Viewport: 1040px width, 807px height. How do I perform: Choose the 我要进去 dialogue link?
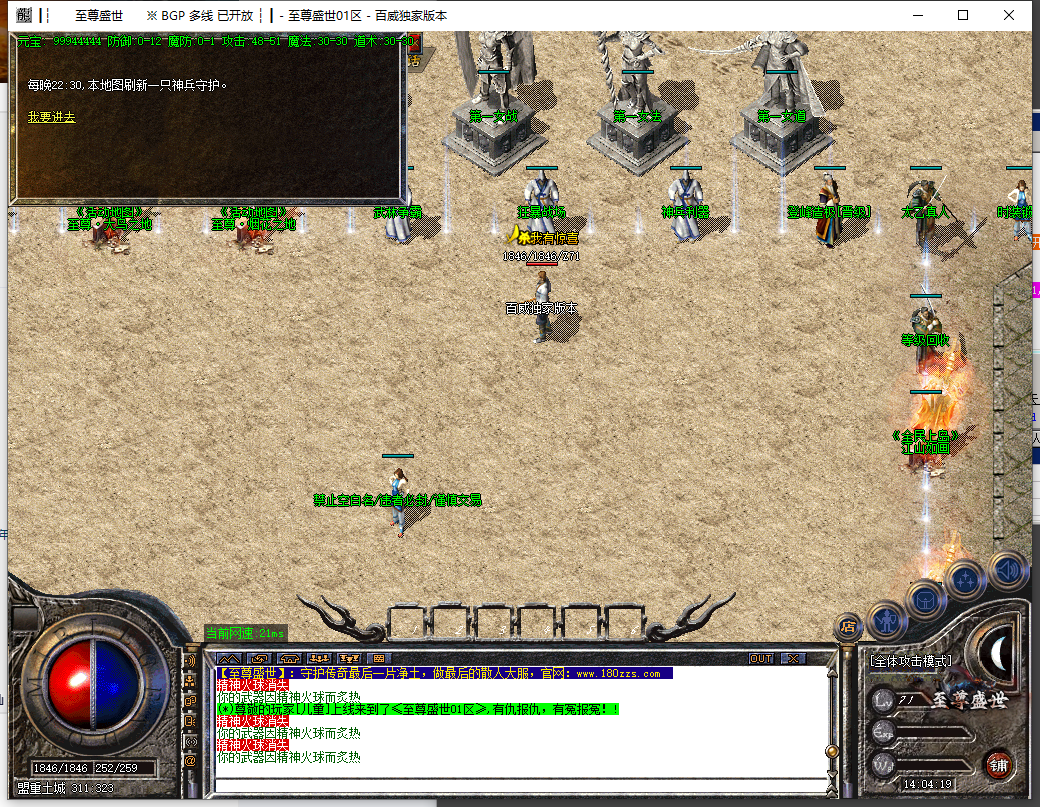click(51, 117)
